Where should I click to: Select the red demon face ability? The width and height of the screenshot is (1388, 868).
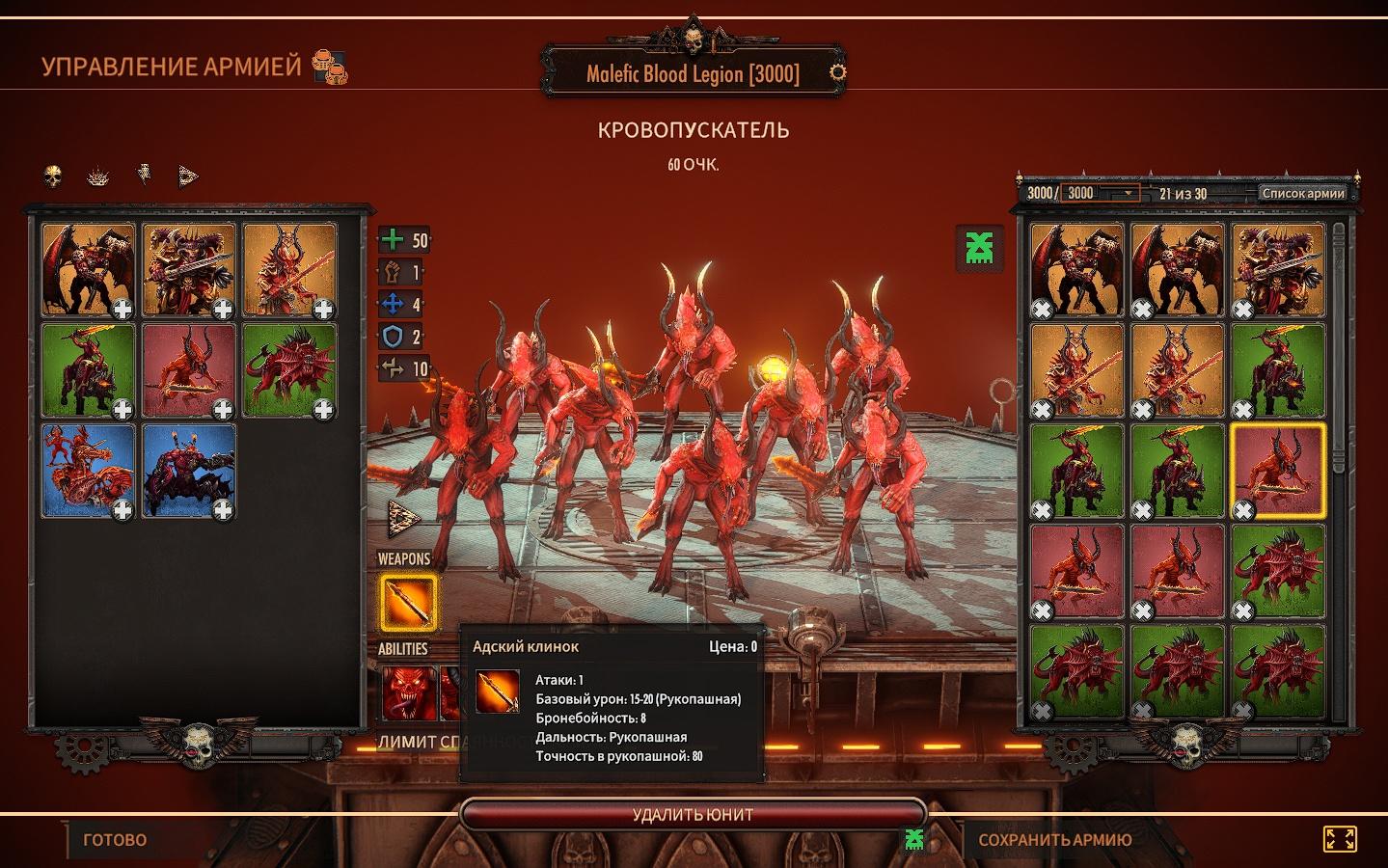tap(405, 692)
